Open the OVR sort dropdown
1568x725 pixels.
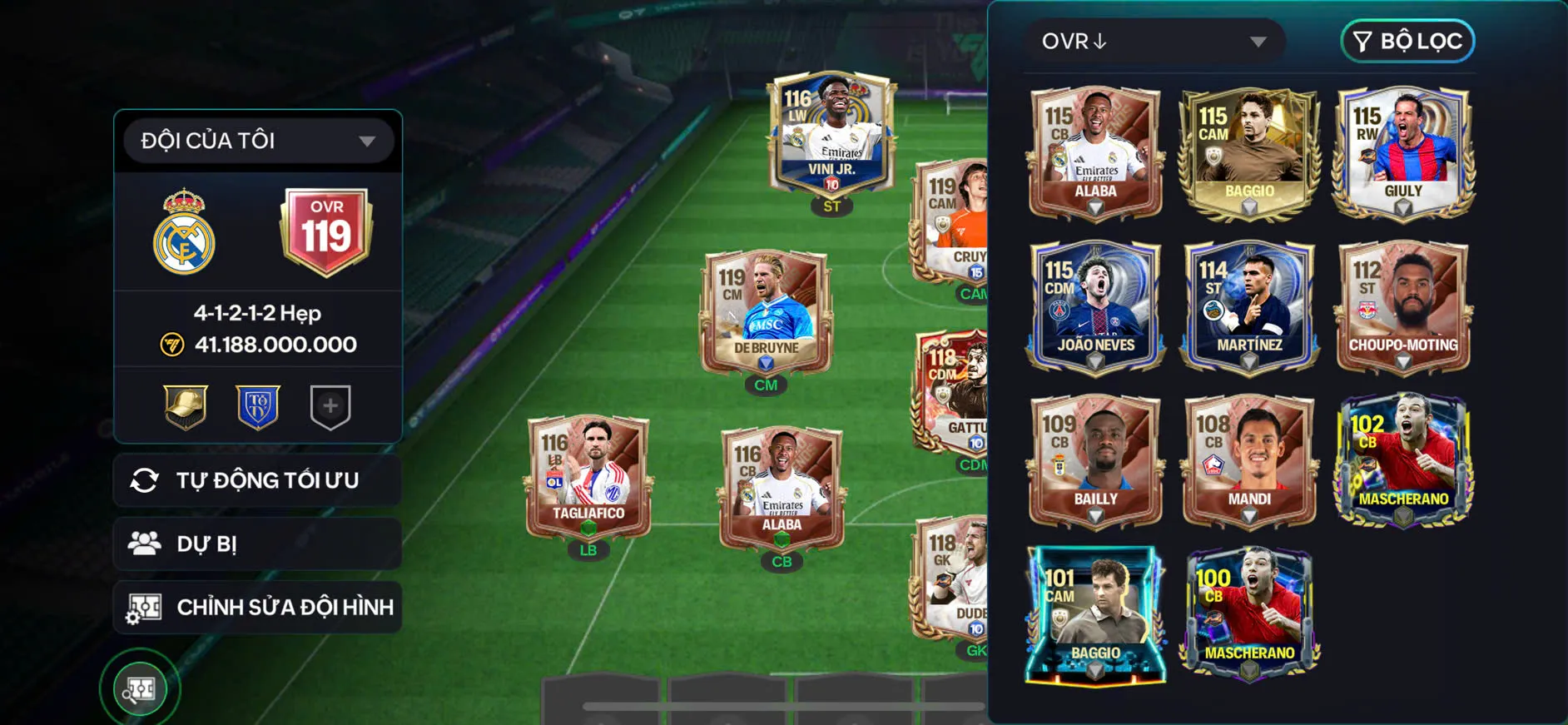[x=1154, y=42]
